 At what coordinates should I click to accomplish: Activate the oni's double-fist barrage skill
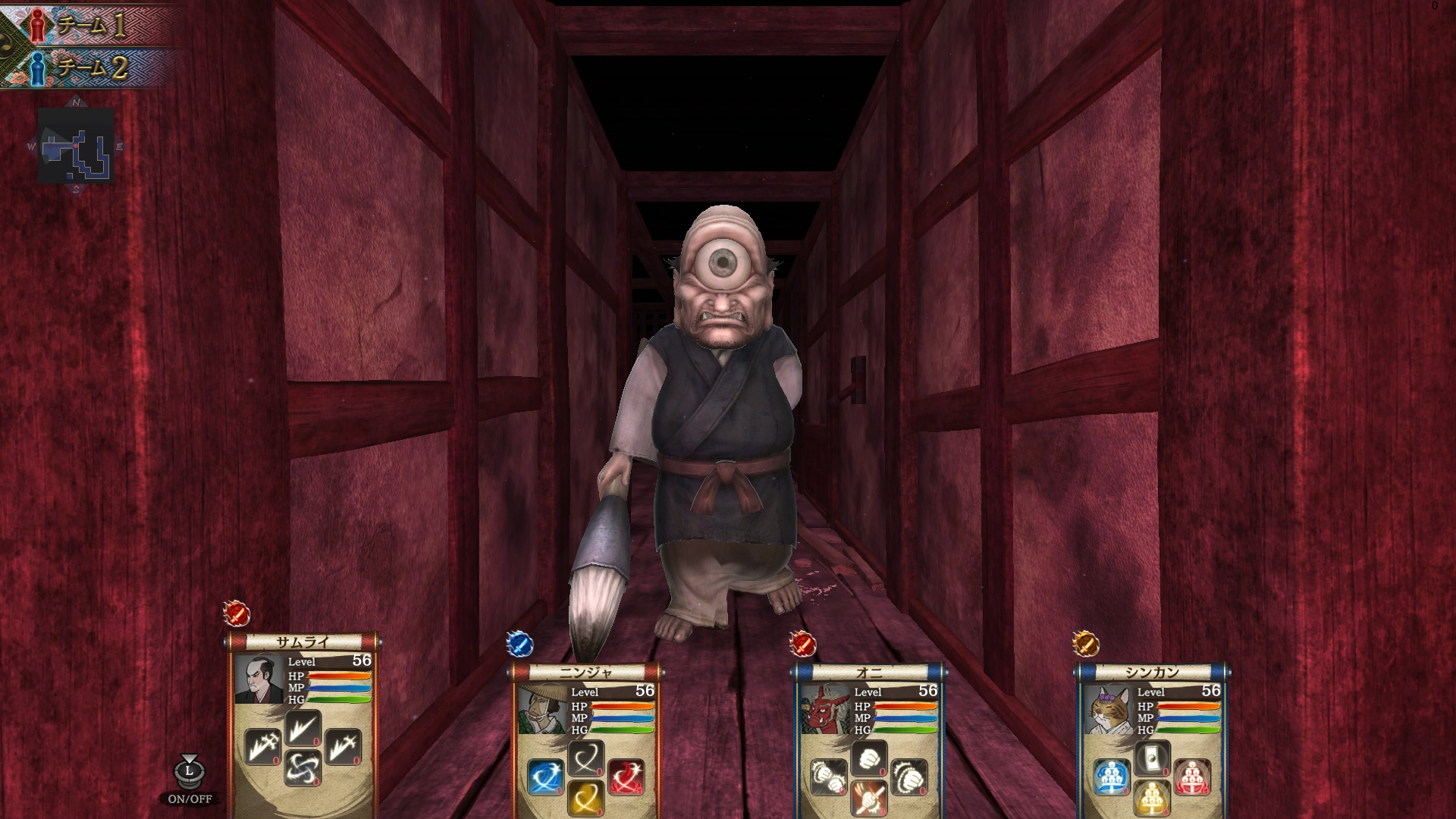click(829, 777)
